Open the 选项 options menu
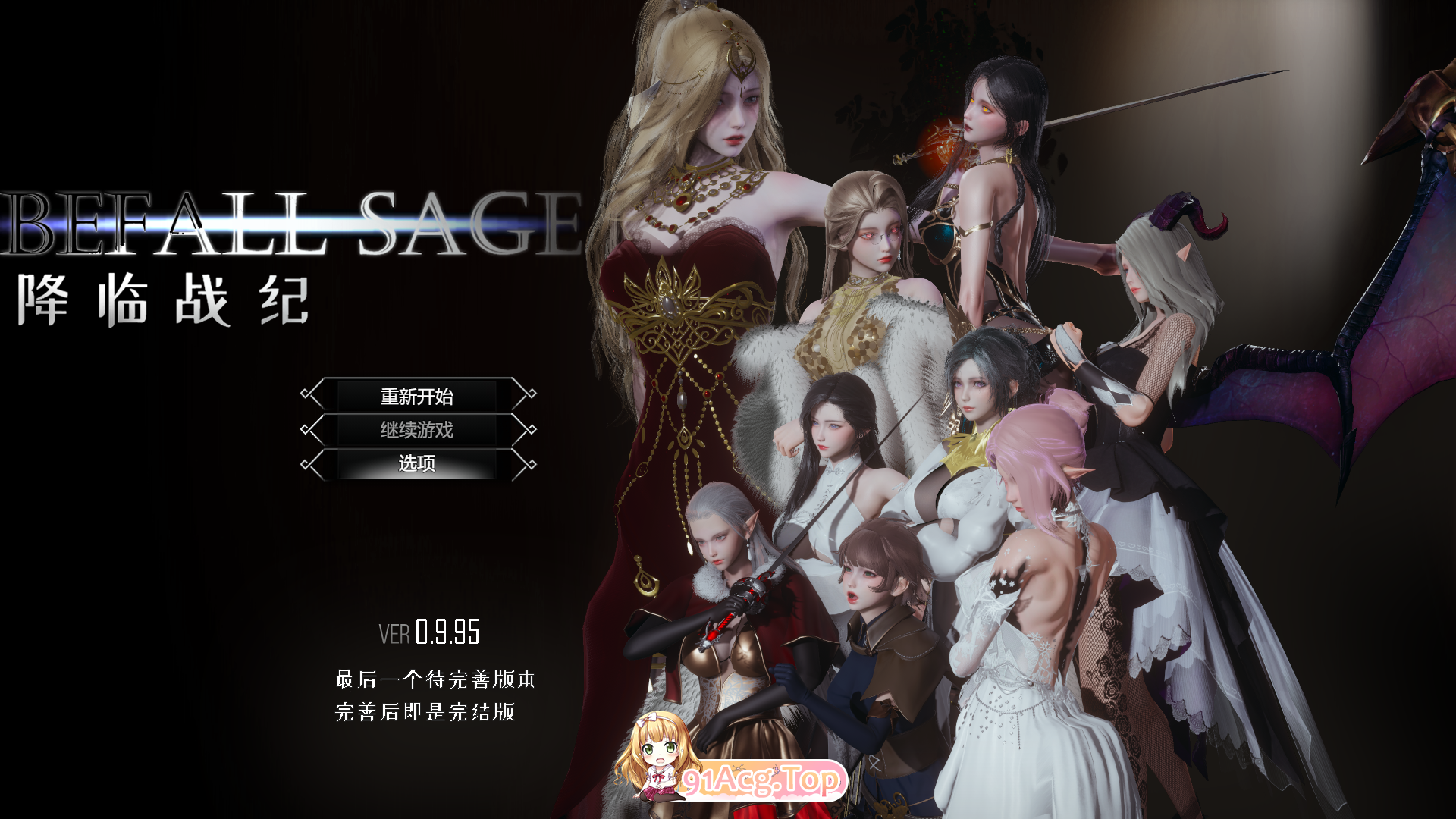The height and width of the screenshot is (819, 1456). [x=416, y=464]
